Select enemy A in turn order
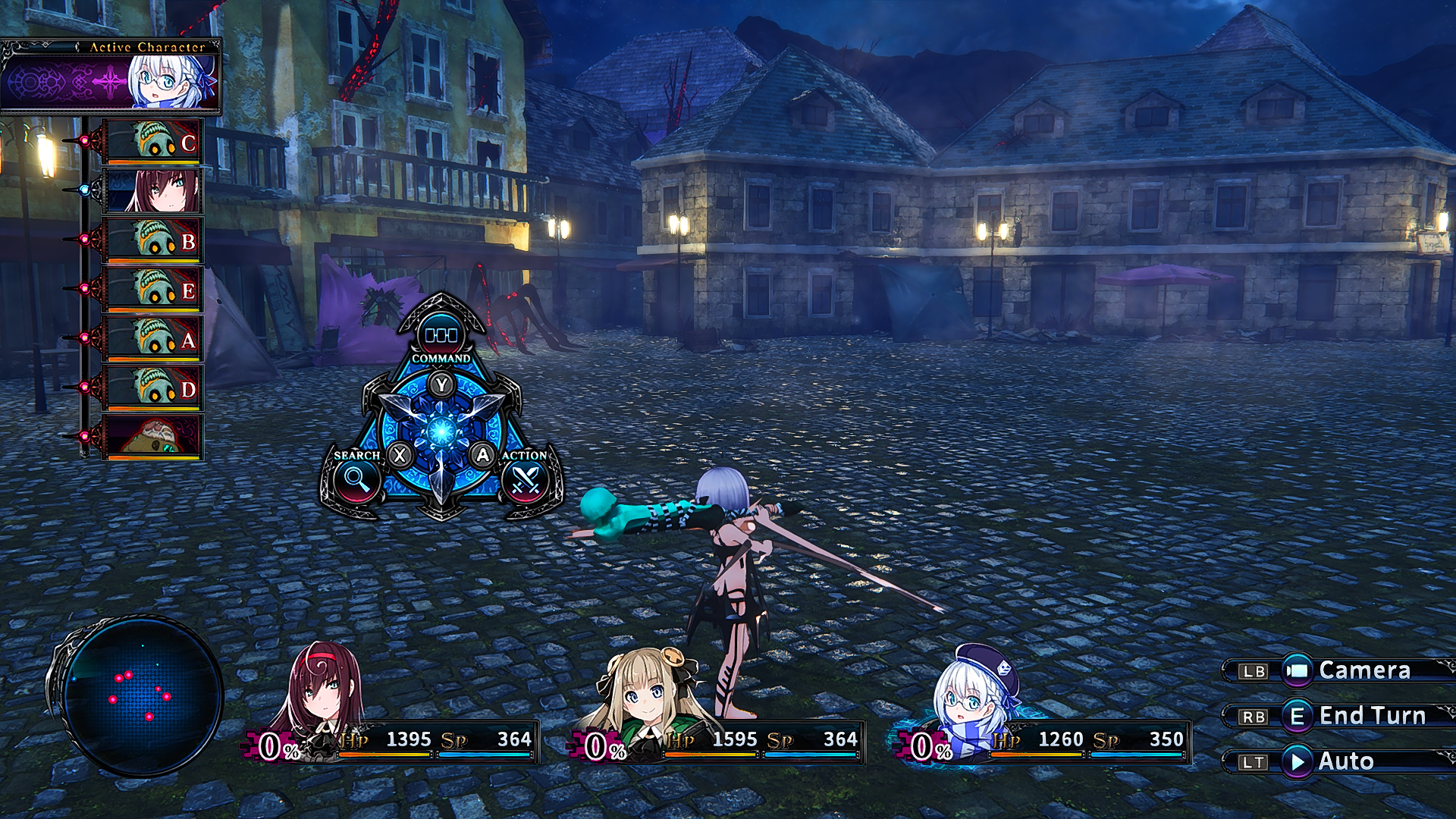 (x=154, y=338)
